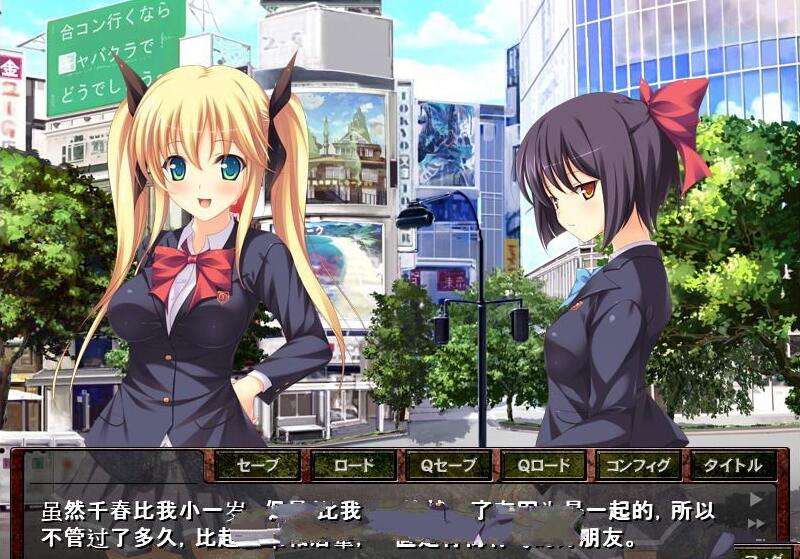Click the セーブ (Save) button

click(x=258, y=465)
